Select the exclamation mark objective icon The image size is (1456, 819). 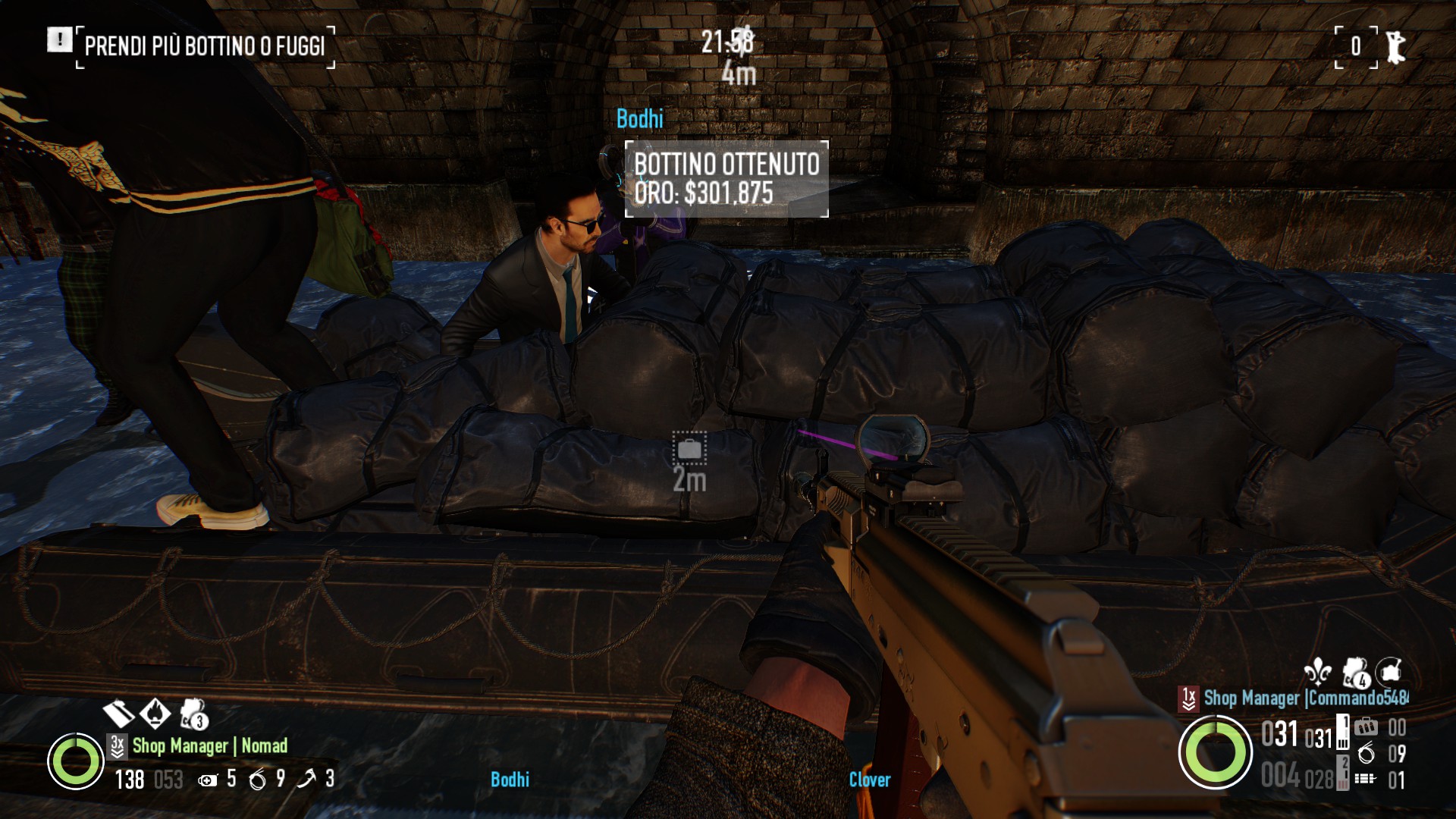59,39
